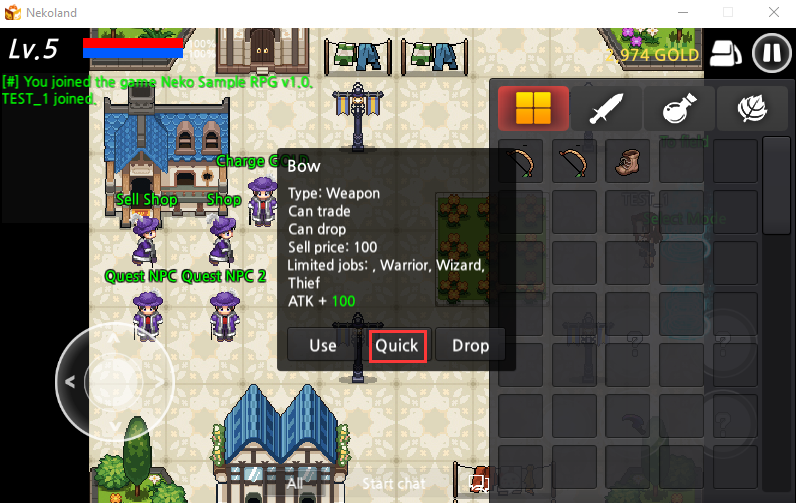Drop the Bow item

(x=470, y=346)
